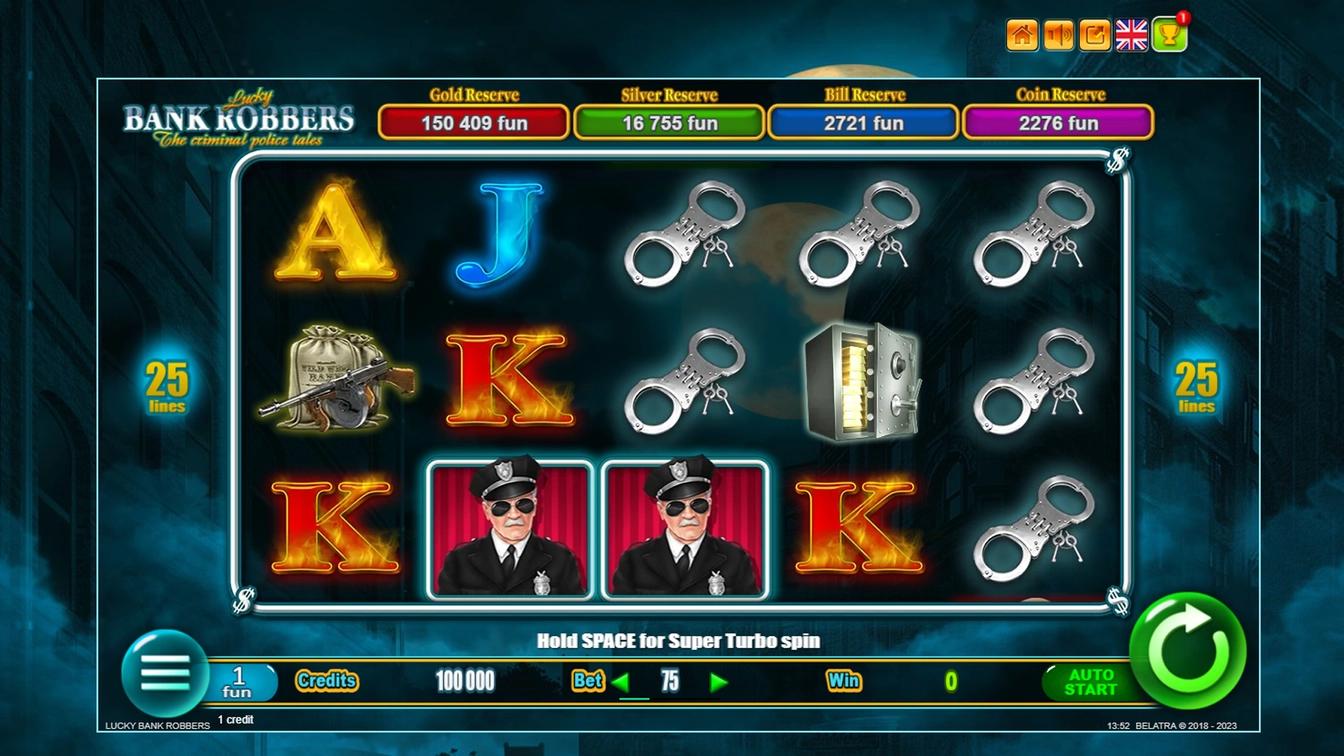
Task: Open the hamburger menu
Action: coord(164,673)
